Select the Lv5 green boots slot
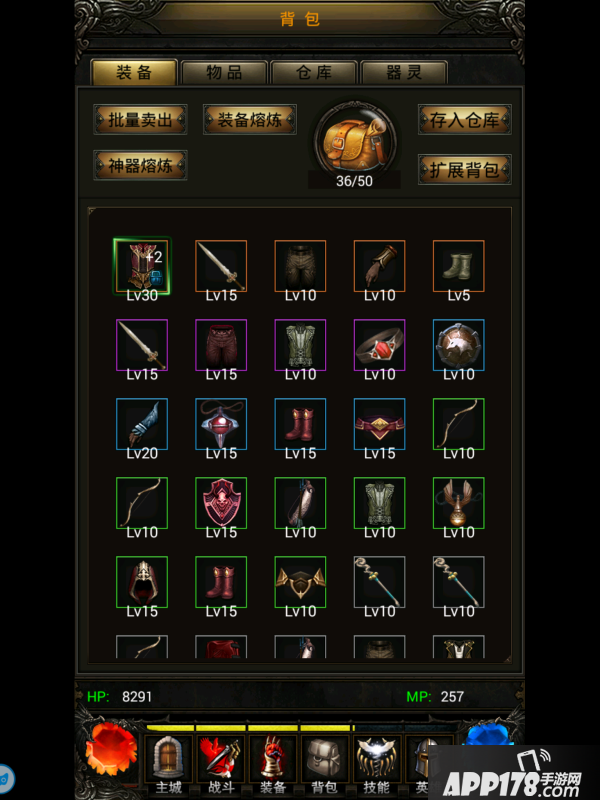The image size is (600, 800). tap(459, 266)
